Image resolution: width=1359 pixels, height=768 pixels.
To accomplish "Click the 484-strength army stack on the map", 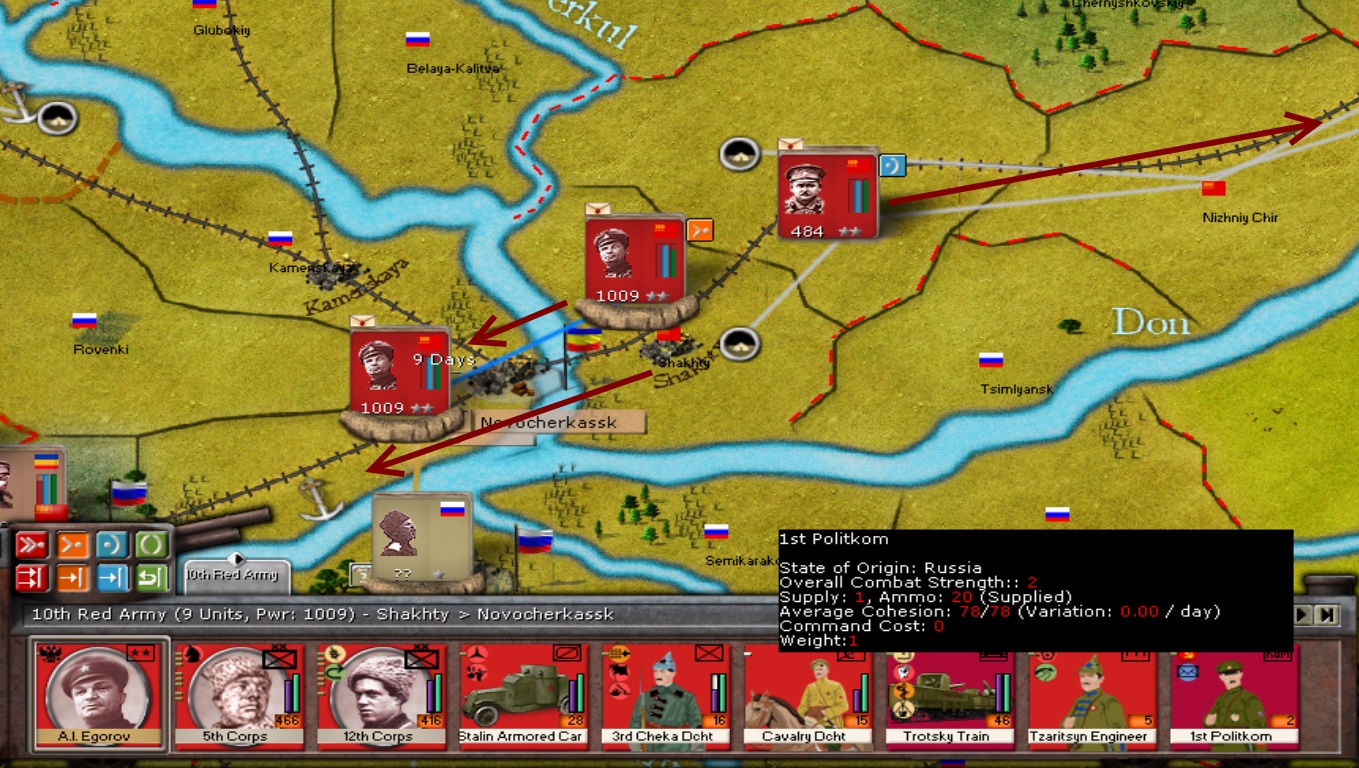I will [826, 195].
